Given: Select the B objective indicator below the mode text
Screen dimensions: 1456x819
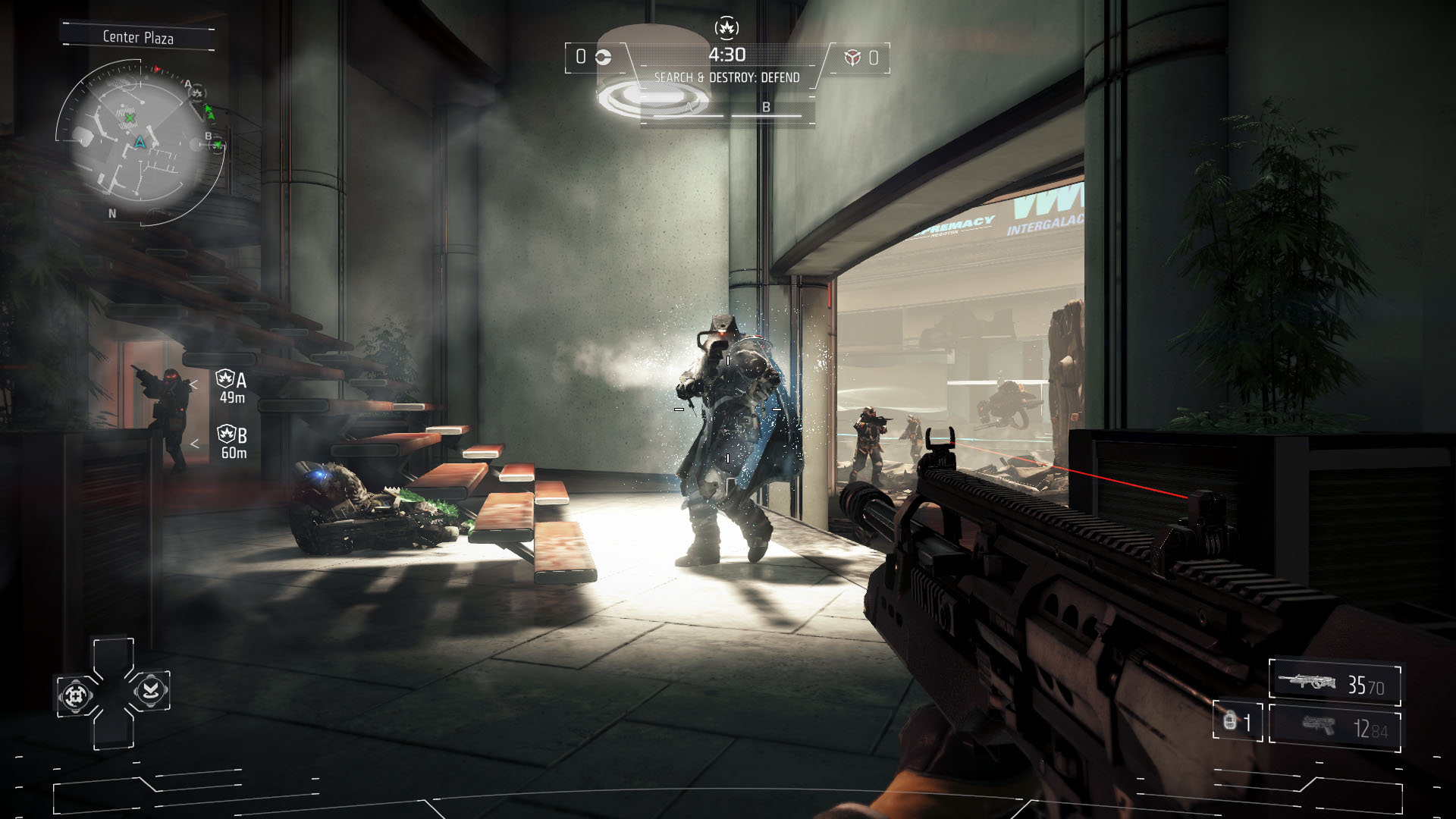Looking at the screenshot, I should click(766, 108).
